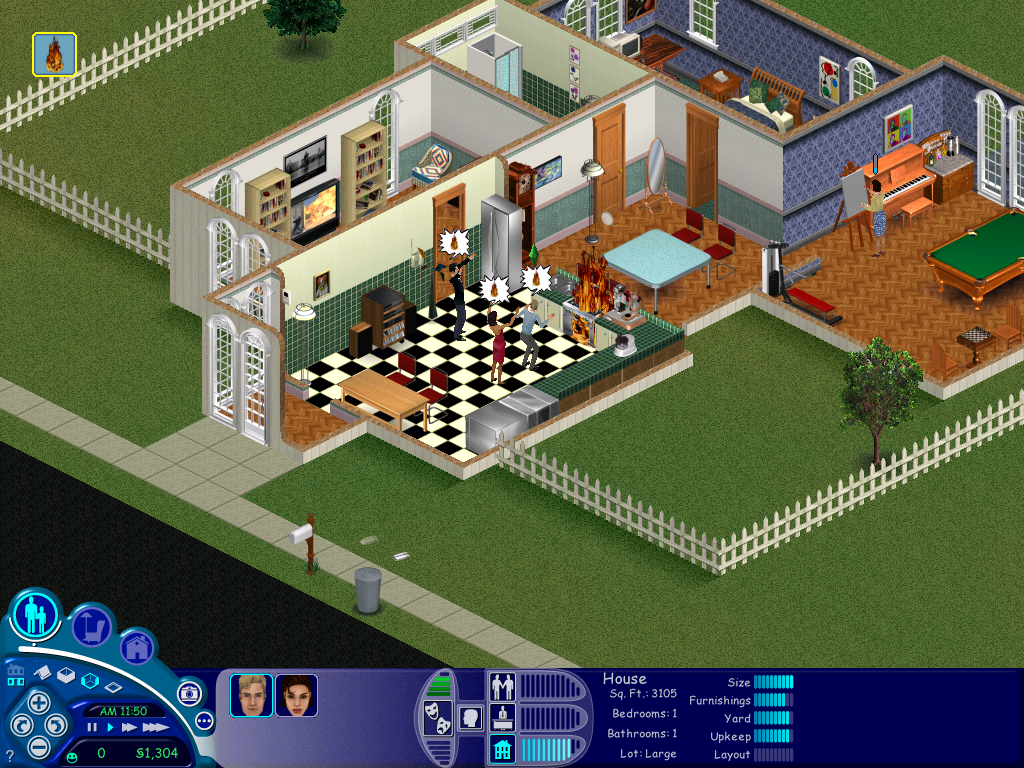
Task: Set game speed to fast forward
Action: pyautogui.click(x=130, y=727)
